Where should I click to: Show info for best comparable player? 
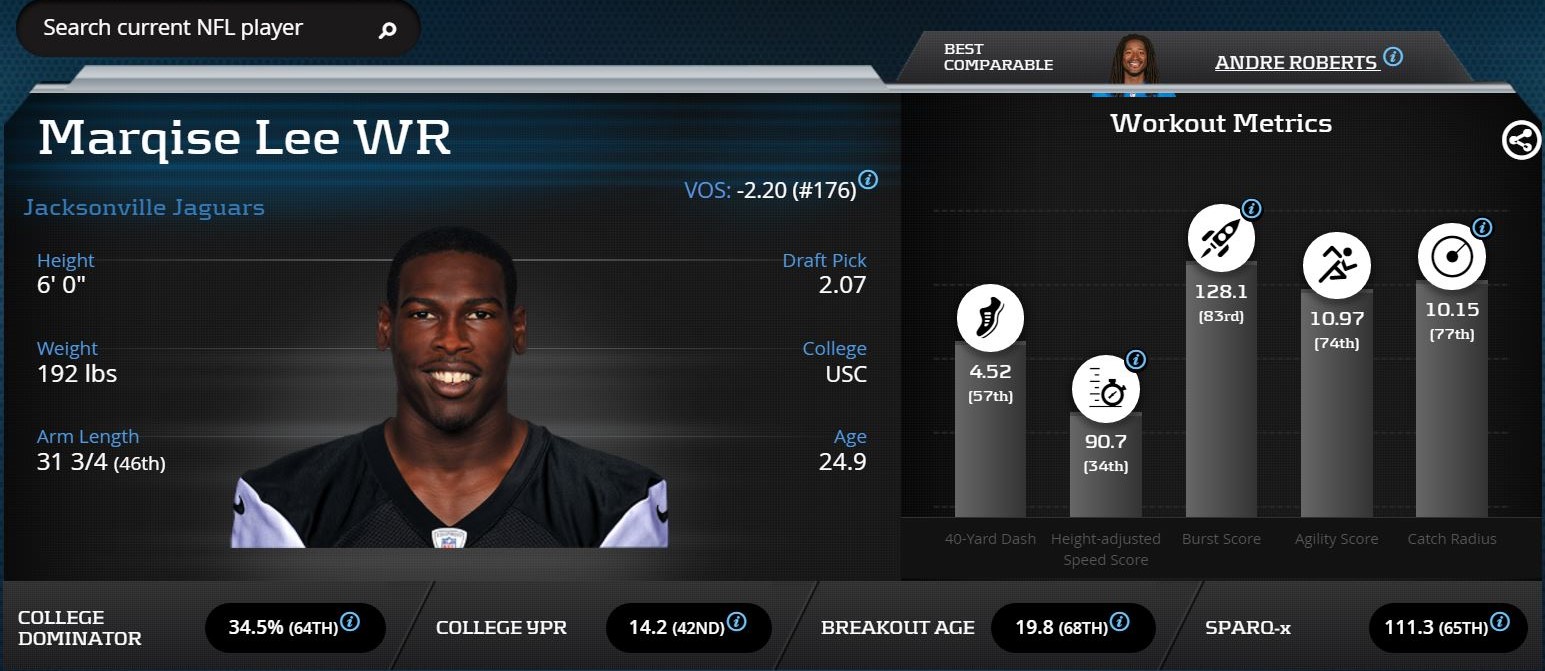tap(1393, 56)
